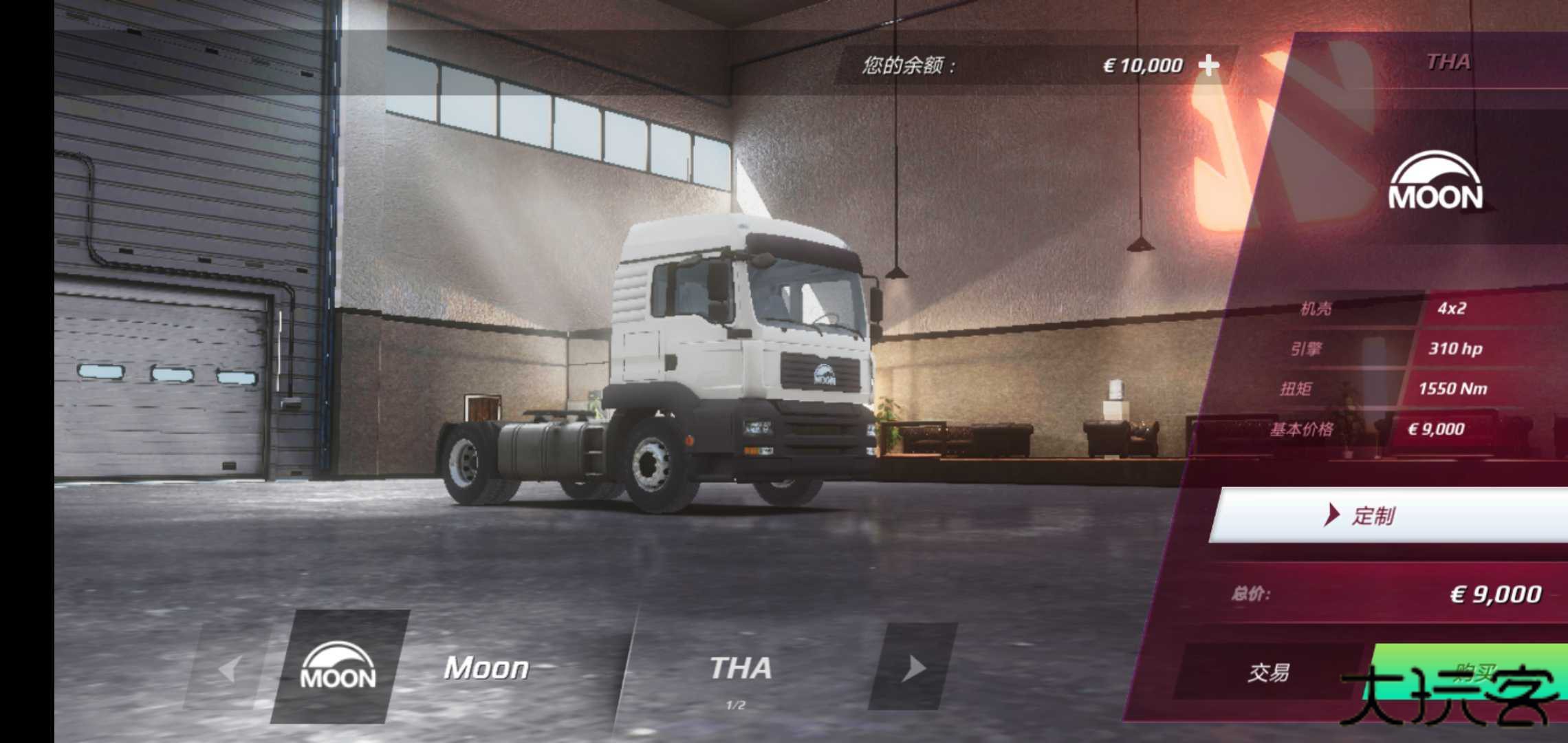Select the Moon brand tab
Image resolution: width=1568 pixels, height=743 pixels.
pos(486,668)
